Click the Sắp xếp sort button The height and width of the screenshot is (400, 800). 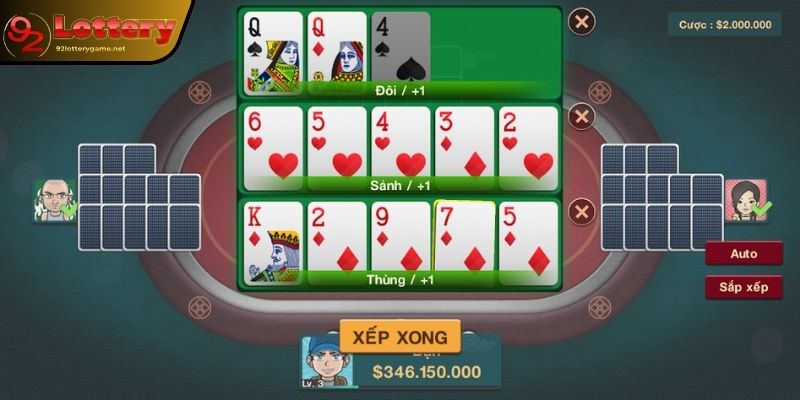pyautogui.click(x=743, y=288)
